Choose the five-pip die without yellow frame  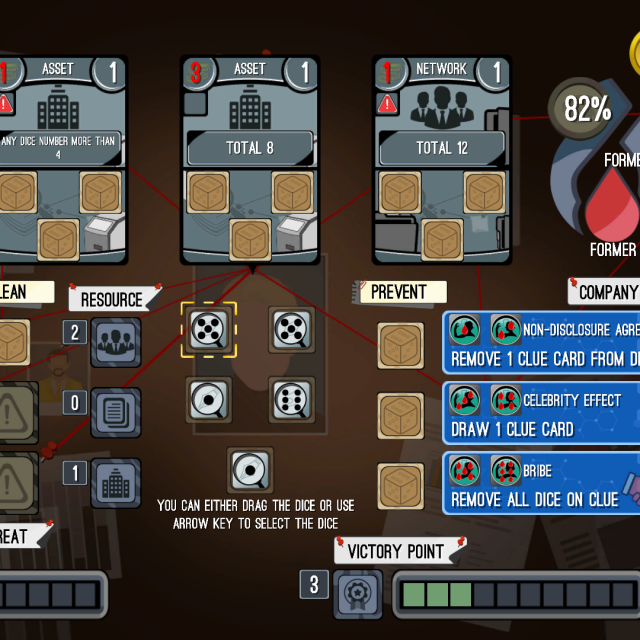[291, 331]
